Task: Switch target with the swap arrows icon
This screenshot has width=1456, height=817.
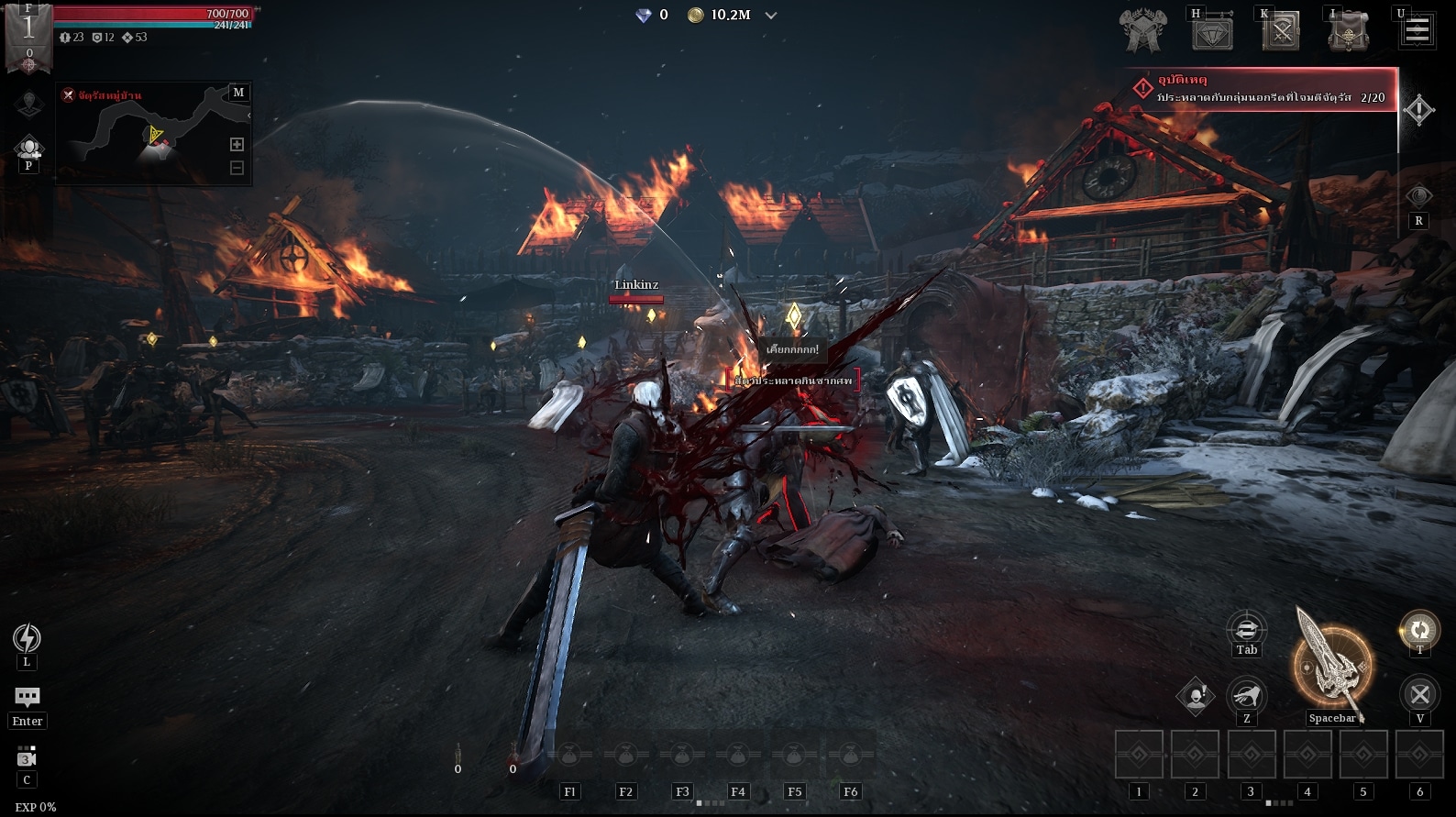Action: tap(1246, 629)
